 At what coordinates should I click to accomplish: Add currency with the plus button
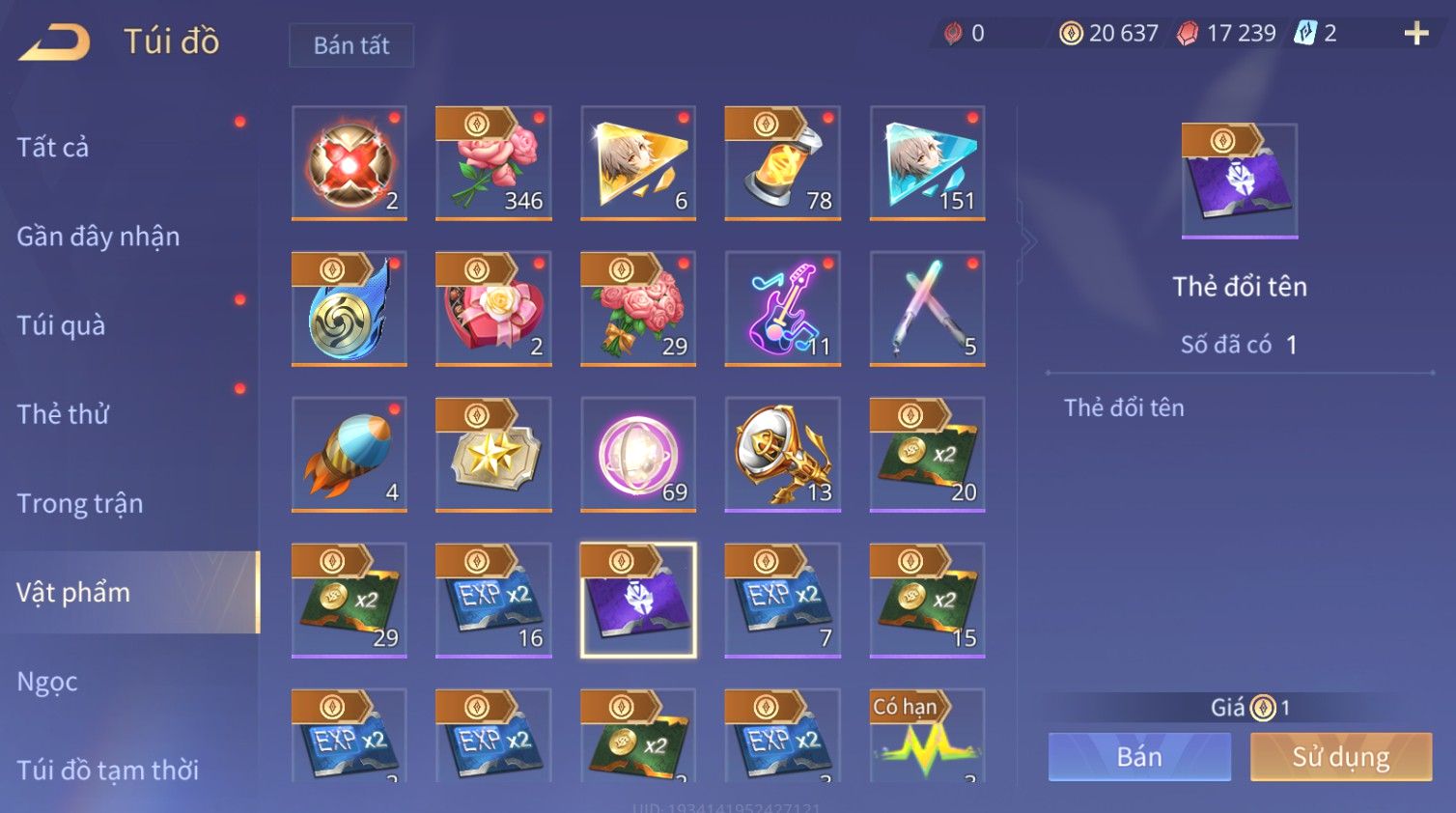[1415, 34]
